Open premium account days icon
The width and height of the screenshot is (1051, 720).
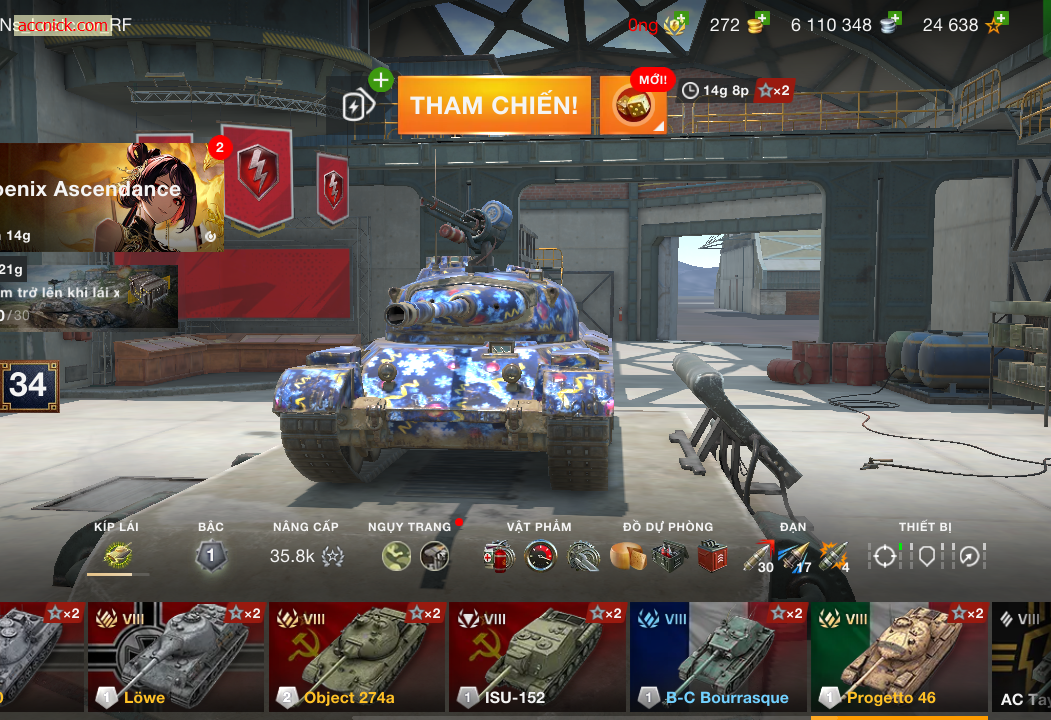(677, 24)
